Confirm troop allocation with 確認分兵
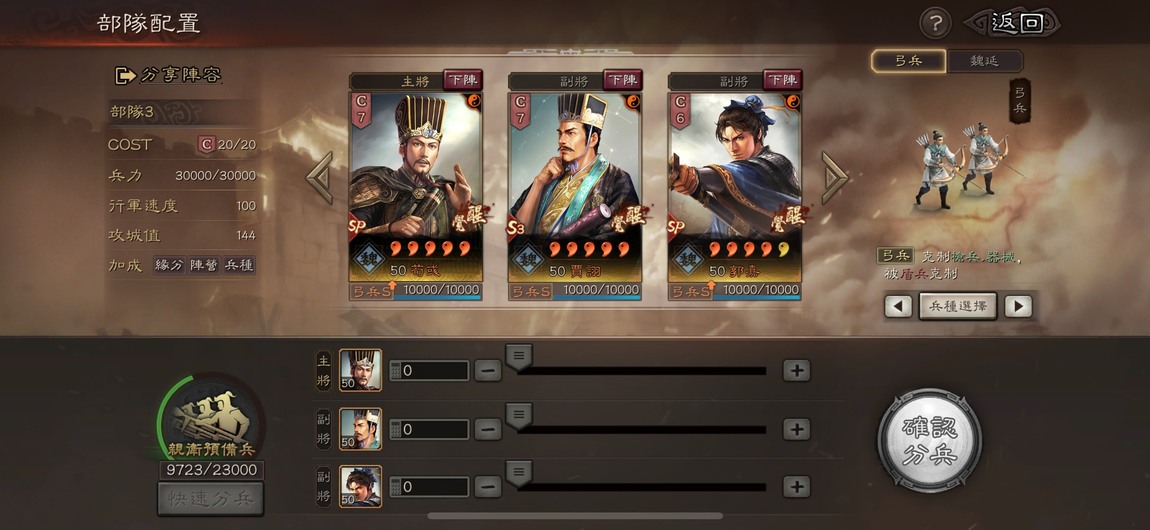The image size is (1150, 530). coord(929,441)
